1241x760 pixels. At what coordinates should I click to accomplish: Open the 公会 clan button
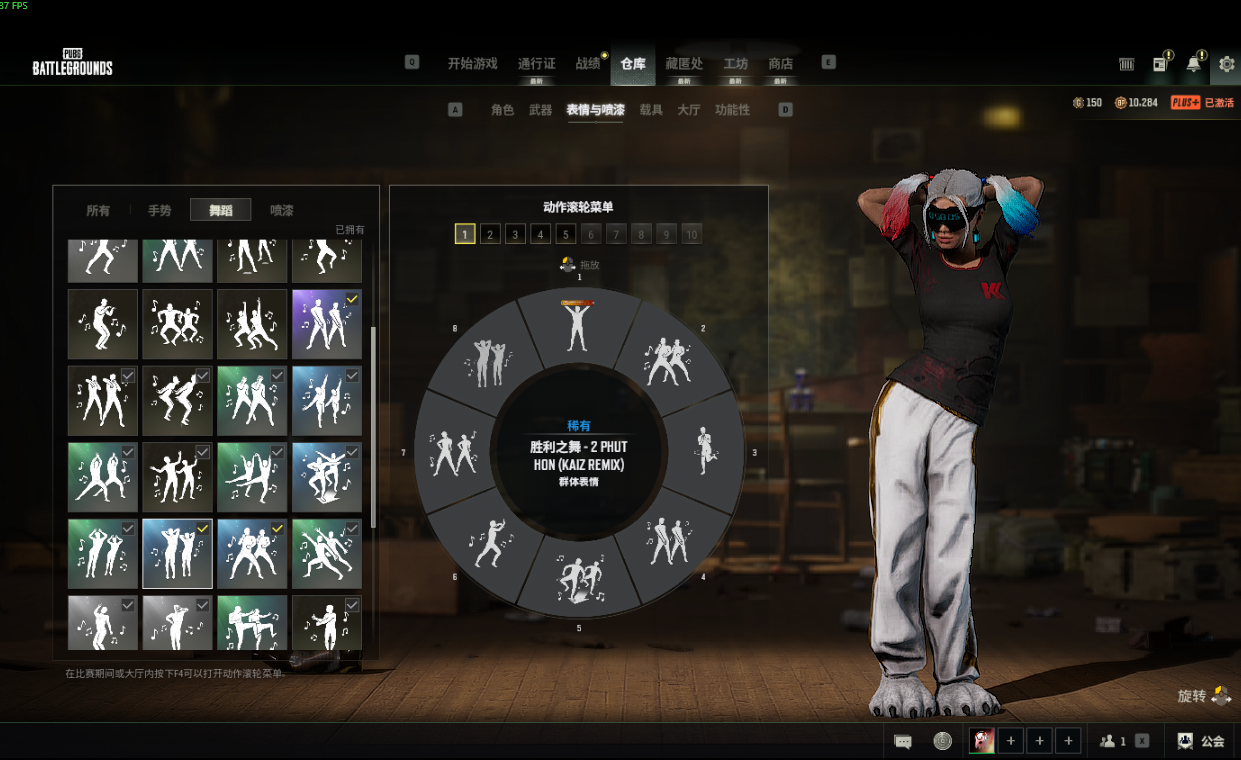(1203, 741)
